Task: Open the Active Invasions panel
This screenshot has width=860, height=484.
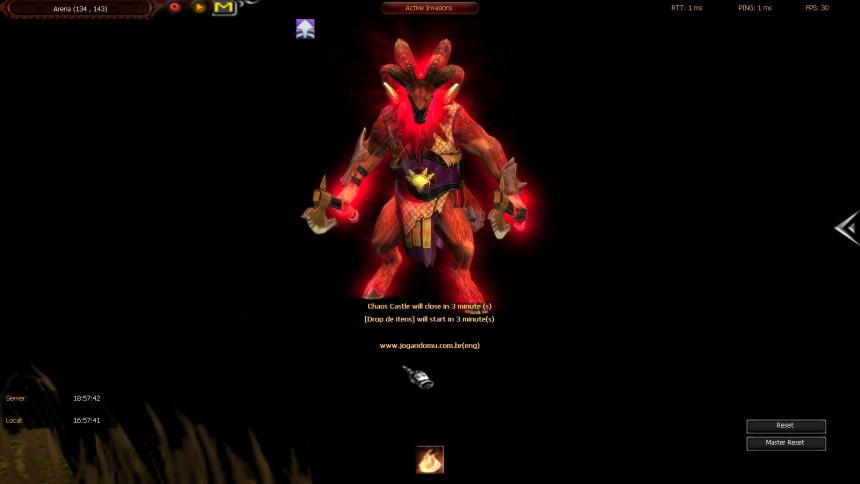Action: point(429,8)
